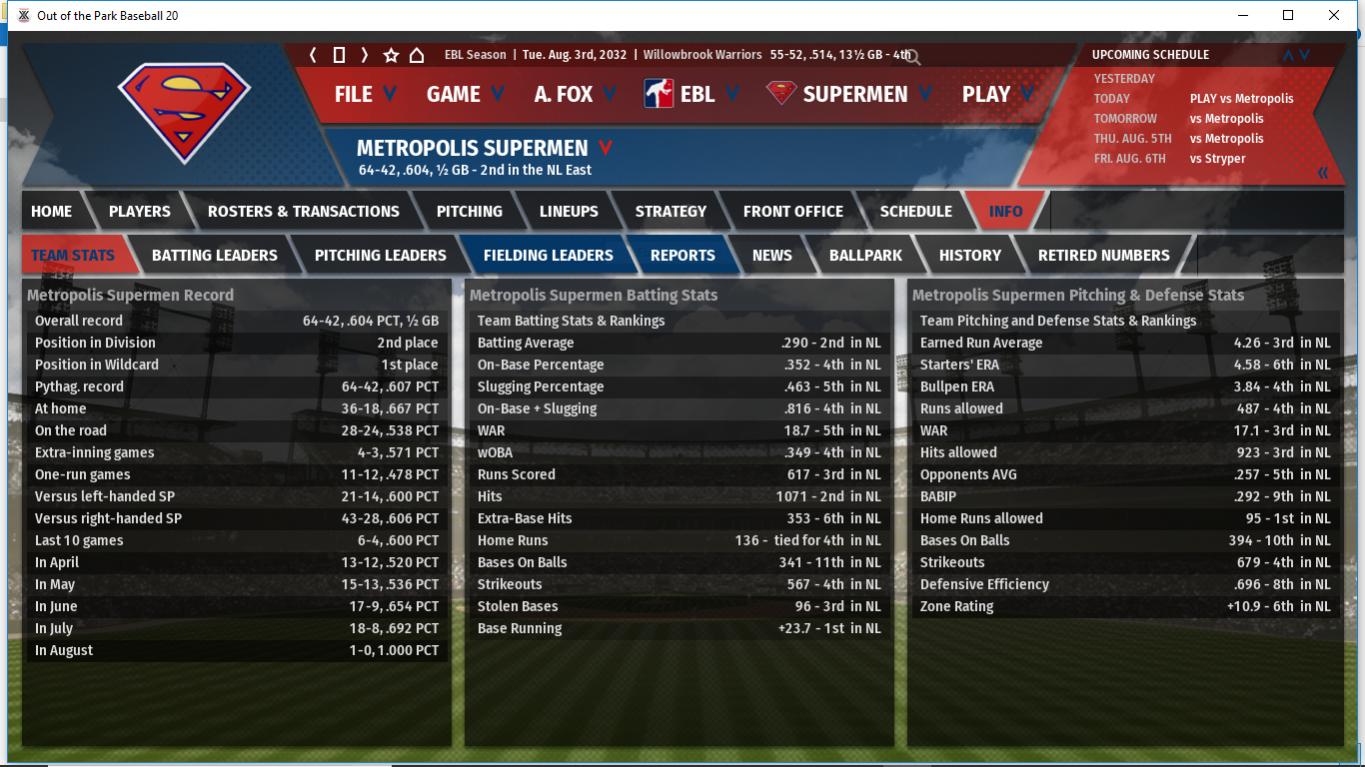Click the home icon in top bar
Screen dimensions: 1365x767
[417, 55]
